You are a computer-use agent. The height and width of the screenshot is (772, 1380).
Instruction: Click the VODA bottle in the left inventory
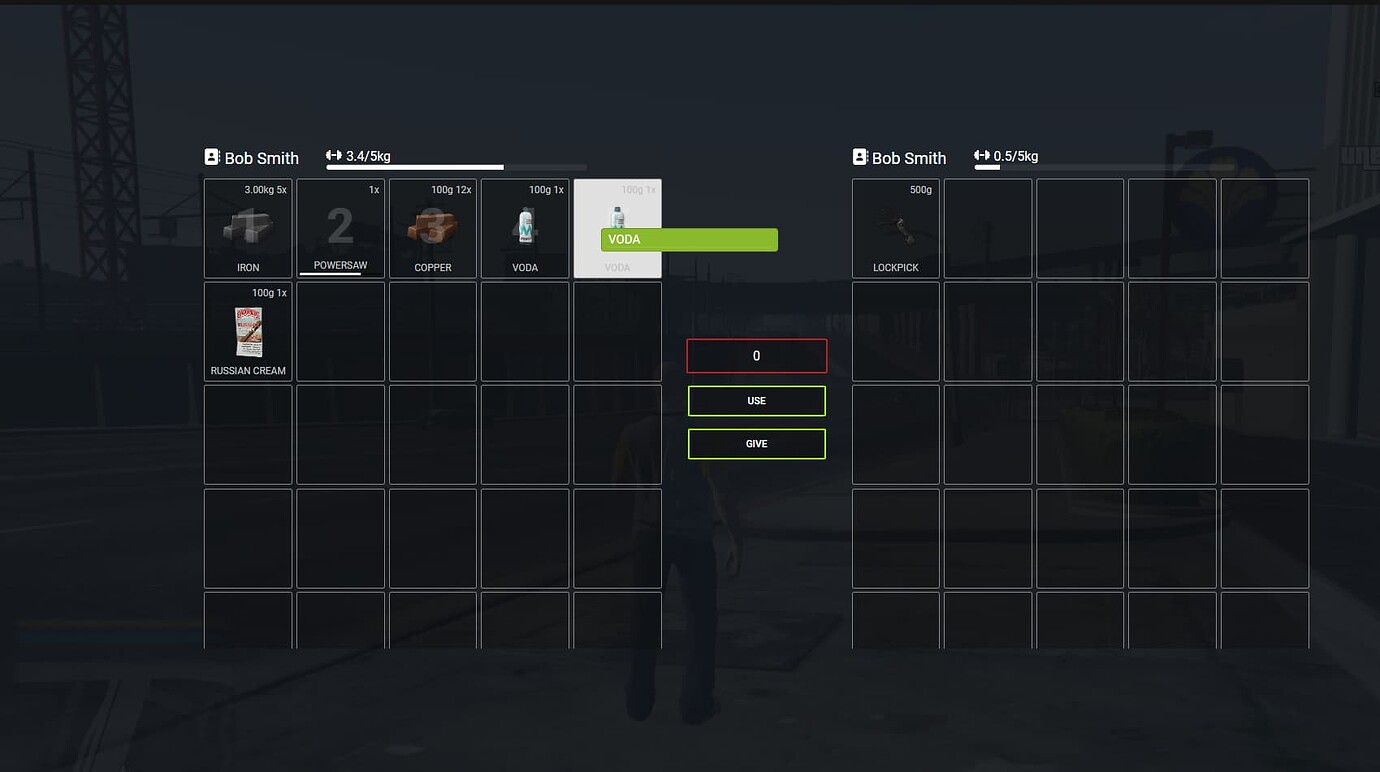point(525,228)
